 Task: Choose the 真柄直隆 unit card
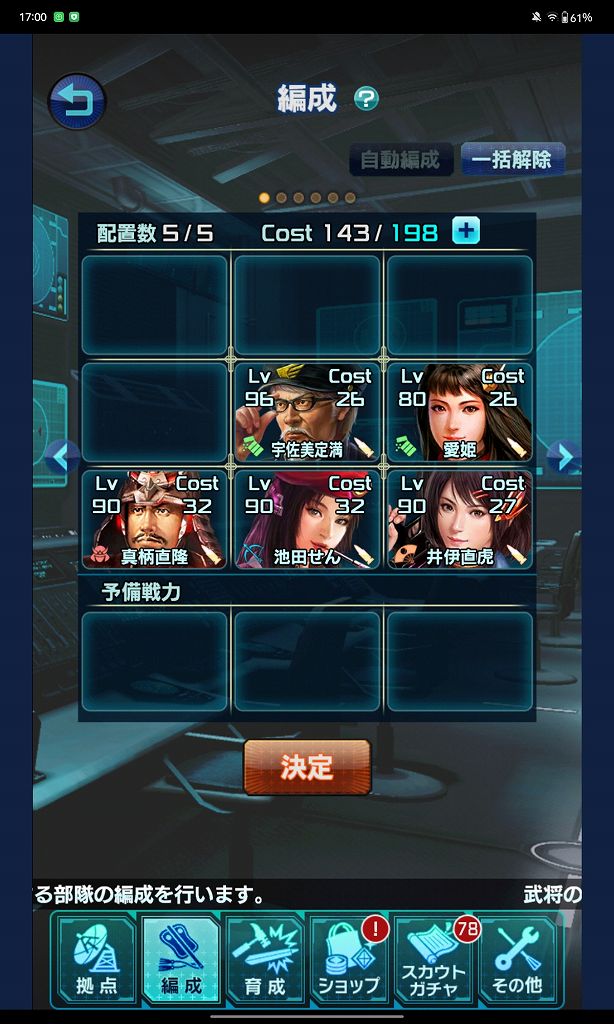pyautogui.click(x=155, y=519)
